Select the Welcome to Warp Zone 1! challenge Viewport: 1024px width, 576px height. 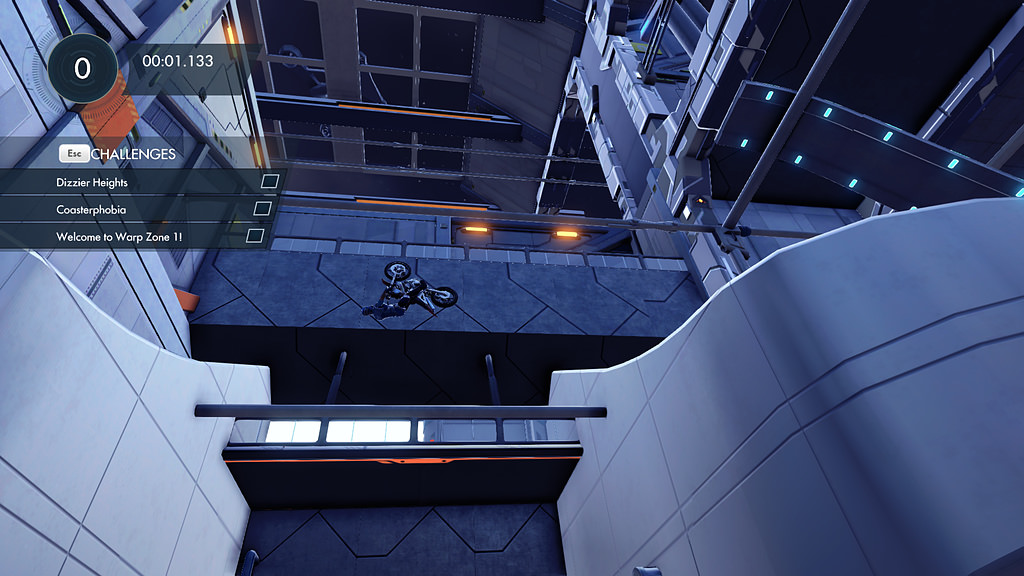point(119,236)
